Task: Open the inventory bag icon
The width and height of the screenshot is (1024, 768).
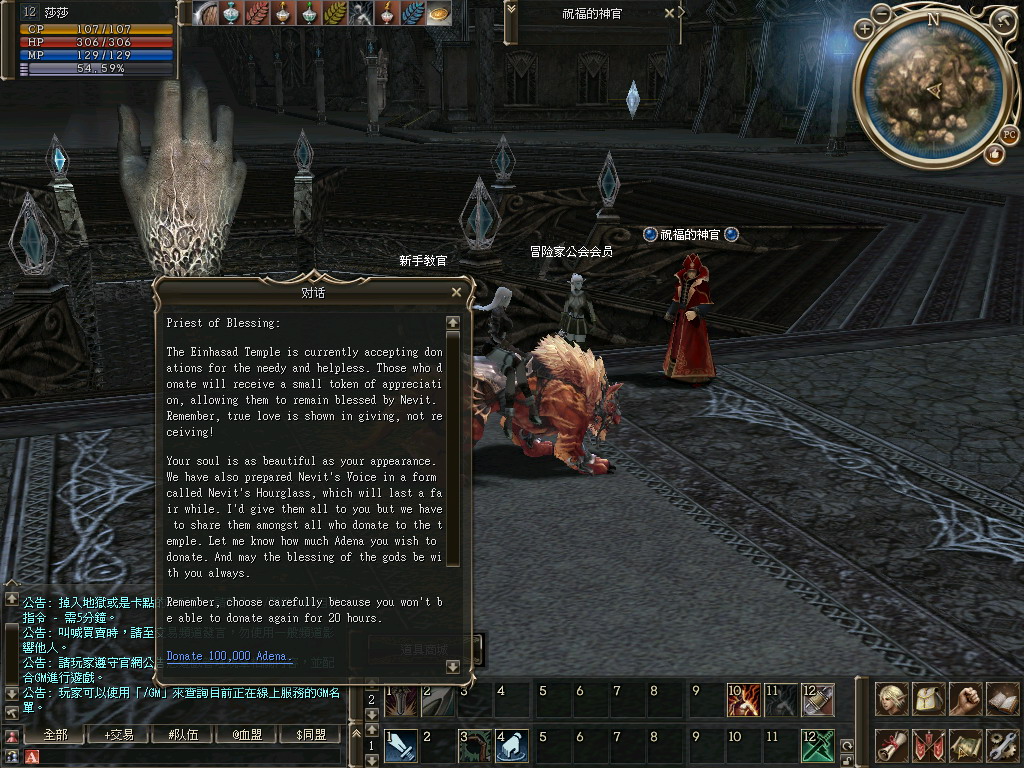Action: pyautogui.click(x=929, y=699)
